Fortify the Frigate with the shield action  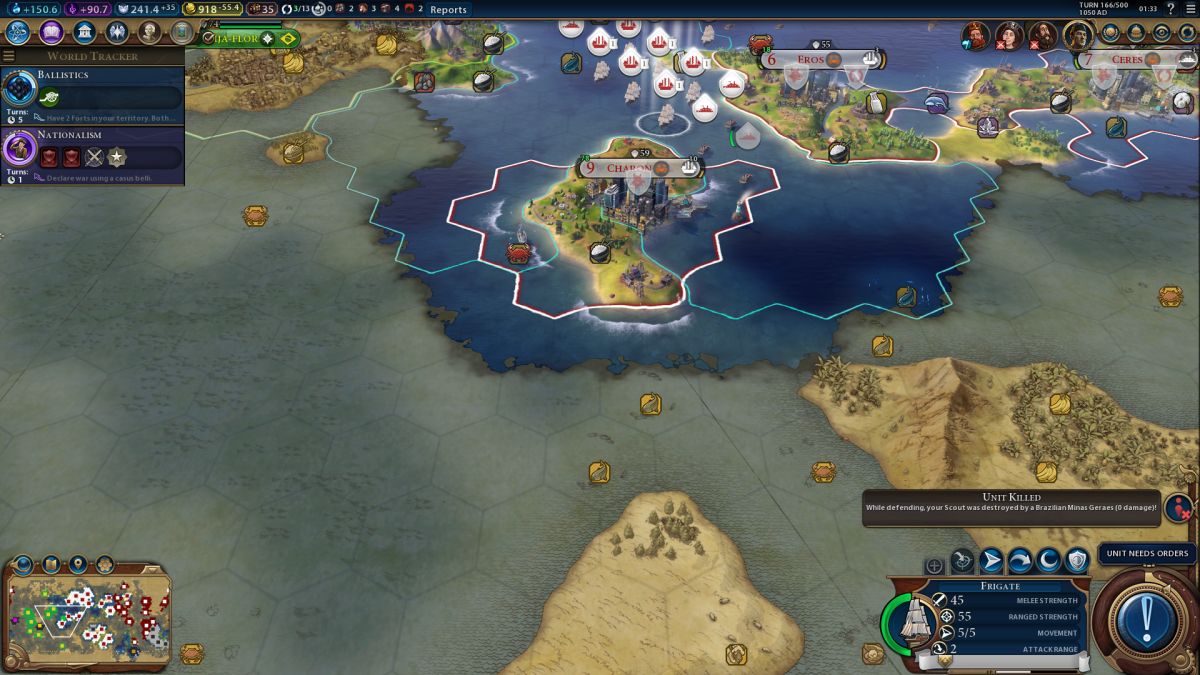1076,560
